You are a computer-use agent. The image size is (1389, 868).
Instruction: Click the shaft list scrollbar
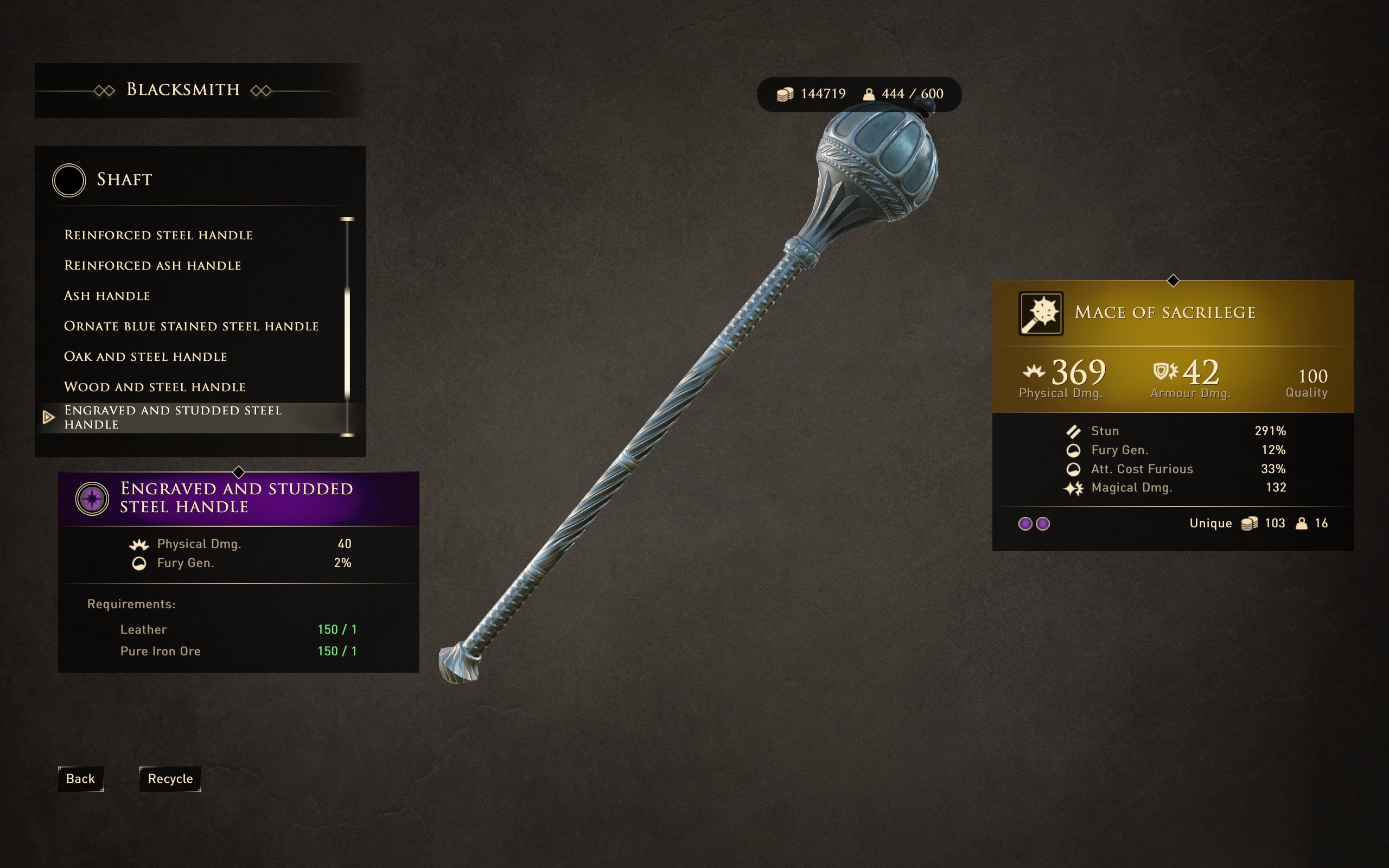347,343
